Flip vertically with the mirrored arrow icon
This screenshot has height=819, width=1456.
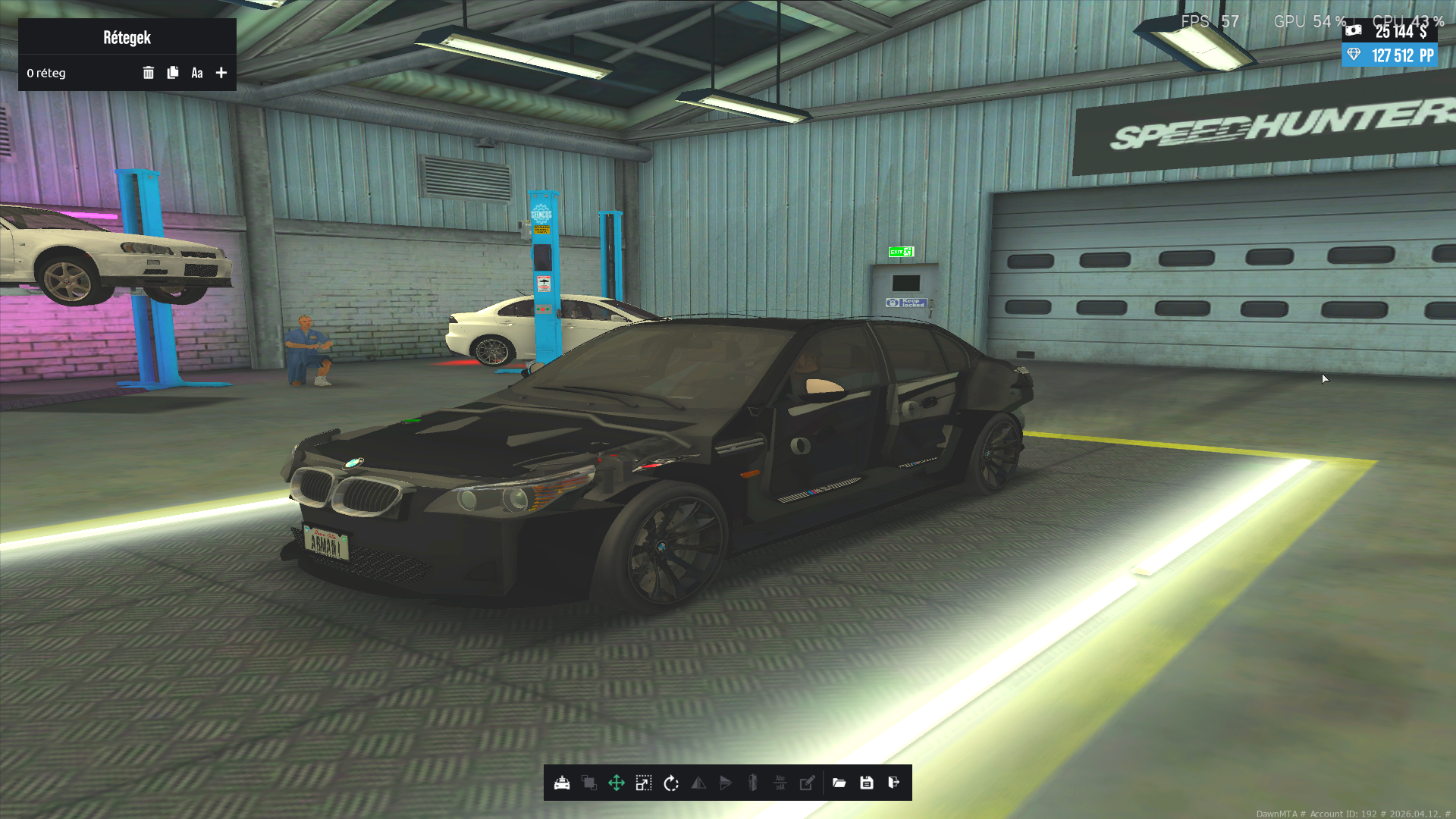coord(726,783)
